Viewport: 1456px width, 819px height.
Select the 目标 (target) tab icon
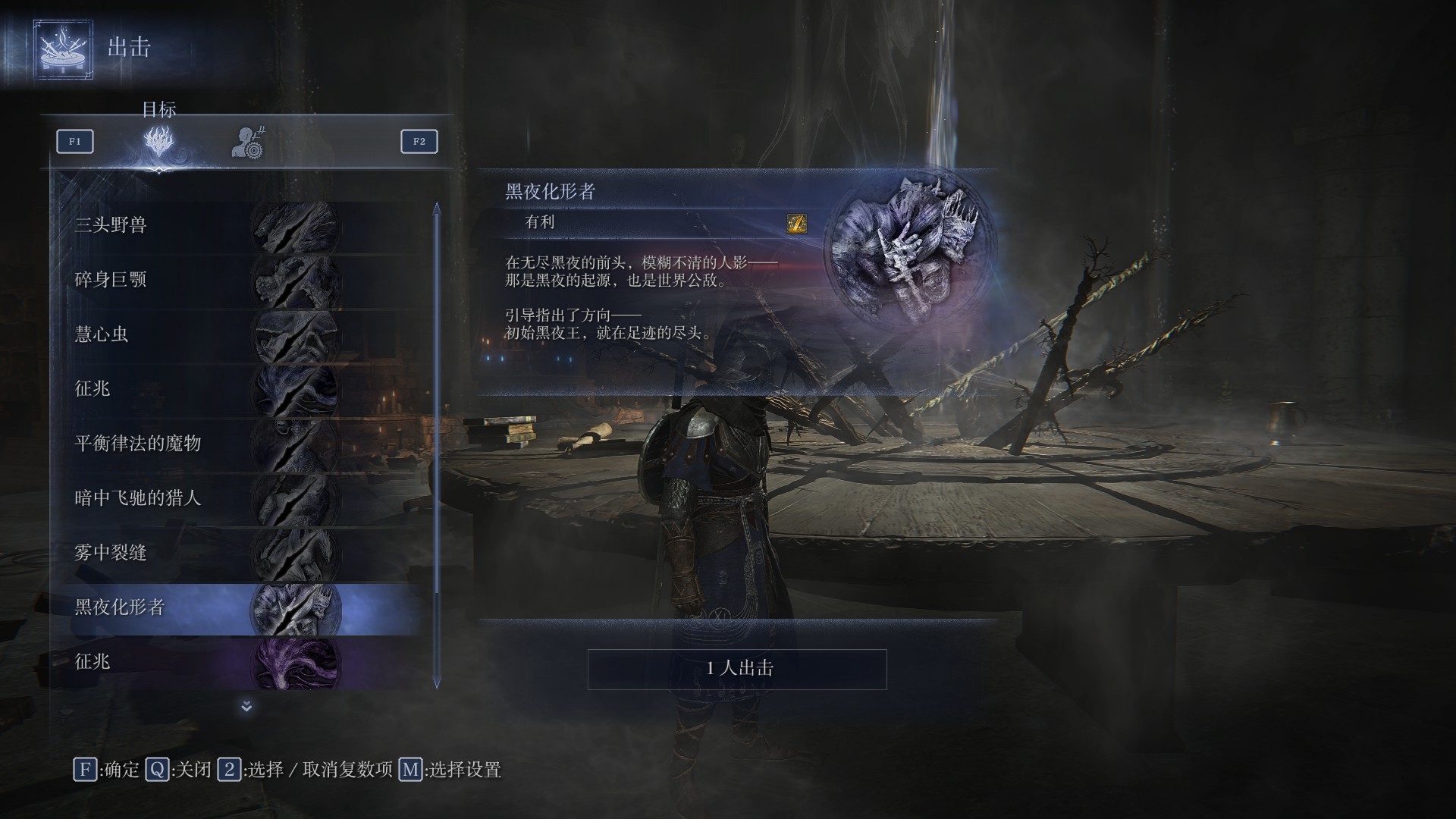point(159,143)
